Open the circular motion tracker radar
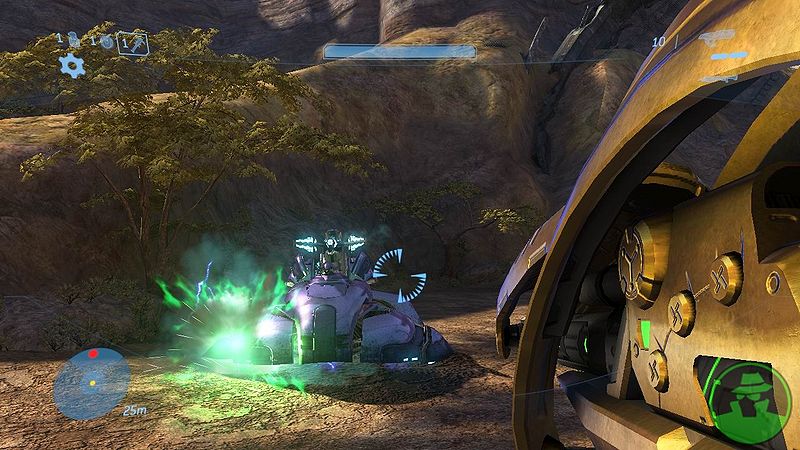The width and height of the screenshot is (800, 450). coord(92,381)
